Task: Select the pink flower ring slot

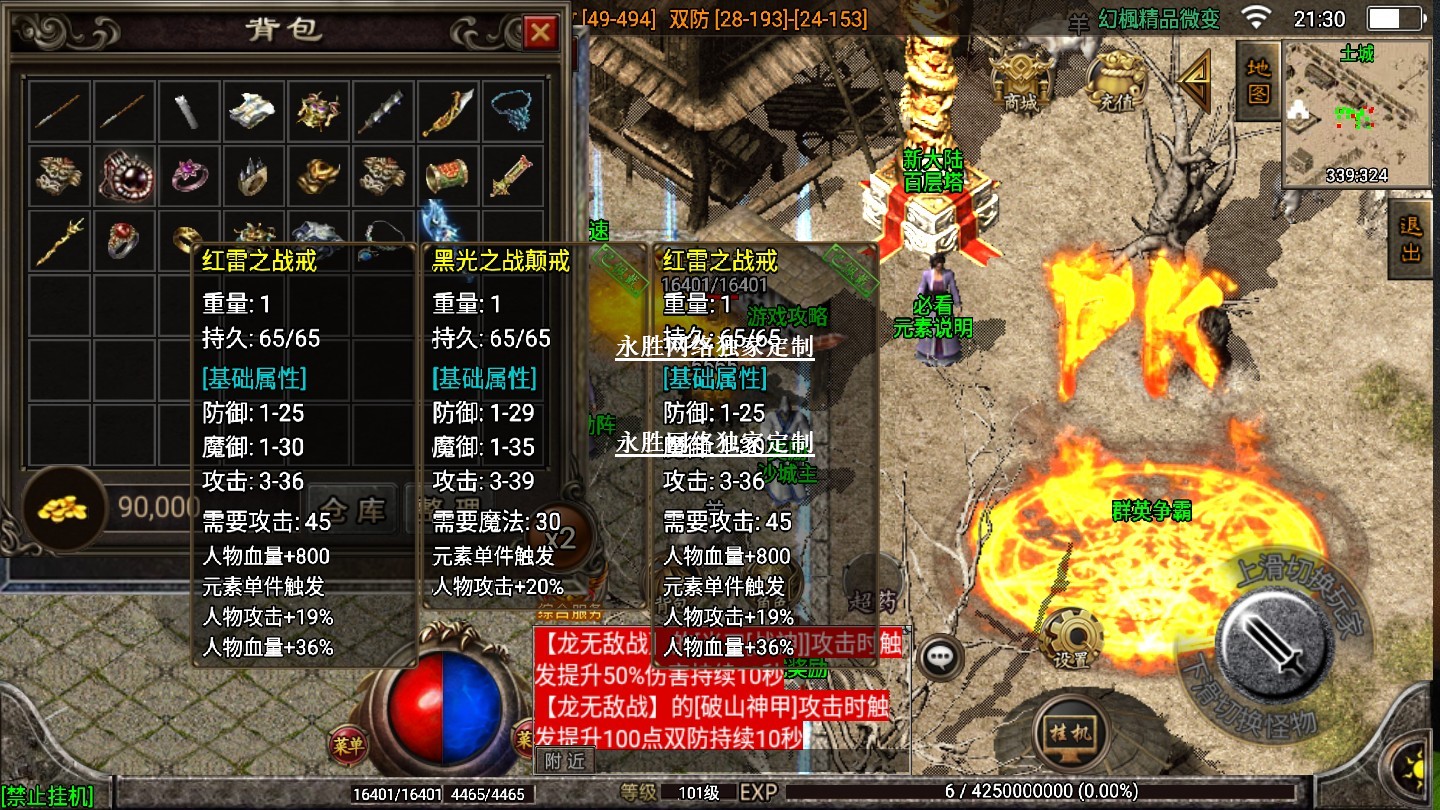Action: point(189,176)
